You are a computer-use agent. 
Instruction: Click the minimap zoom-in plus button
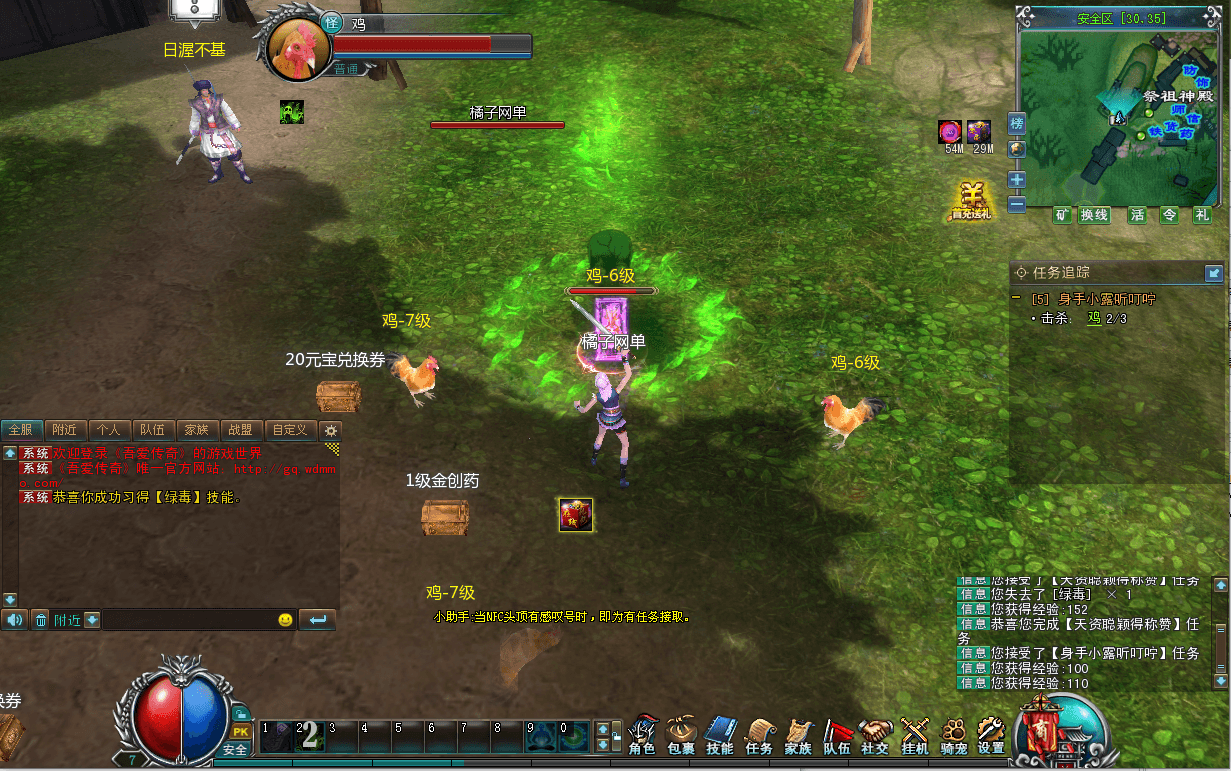1017,180
